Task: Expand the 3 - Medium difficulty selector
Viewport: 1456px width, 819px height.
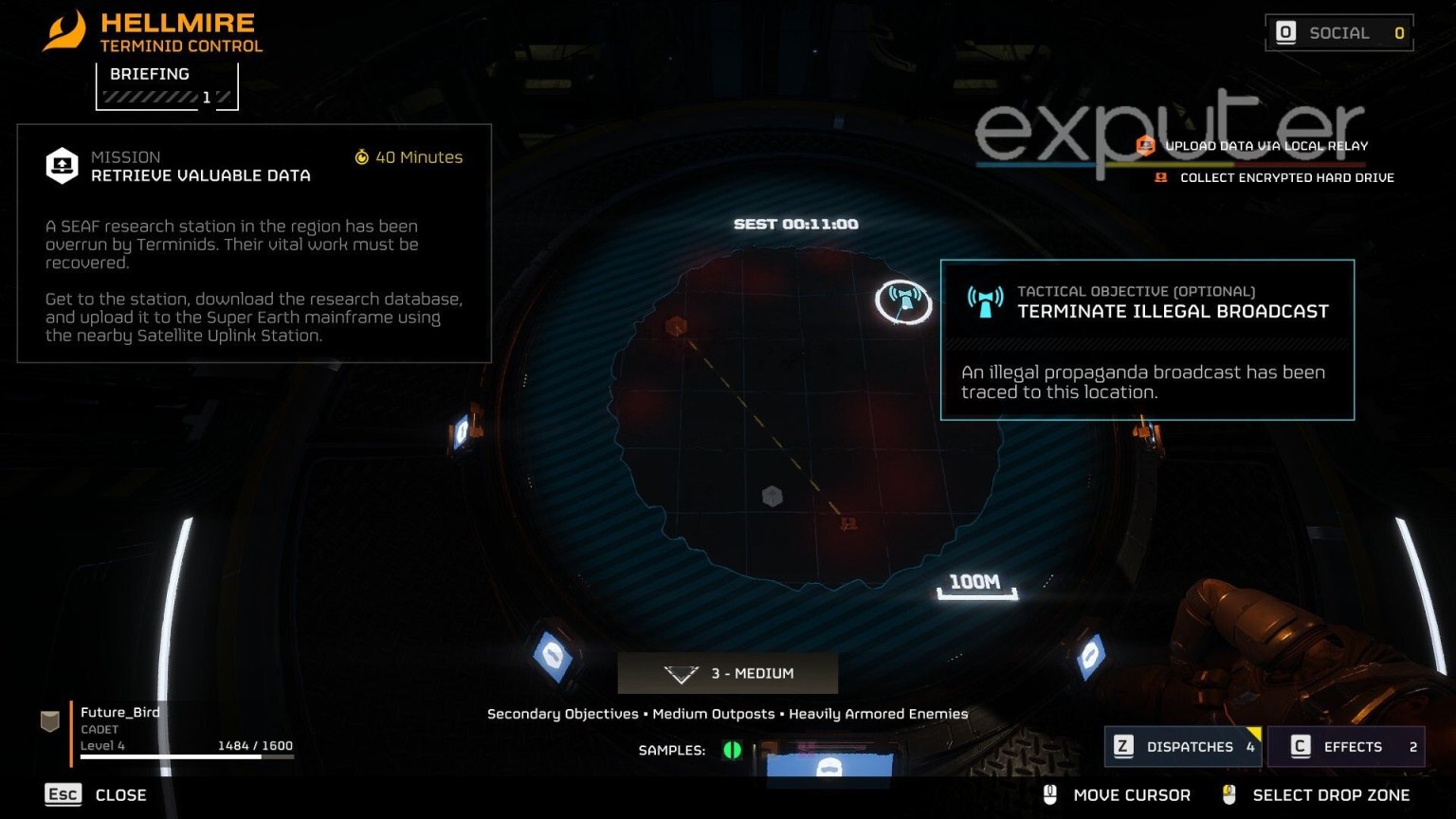Action: coord(727,673)
